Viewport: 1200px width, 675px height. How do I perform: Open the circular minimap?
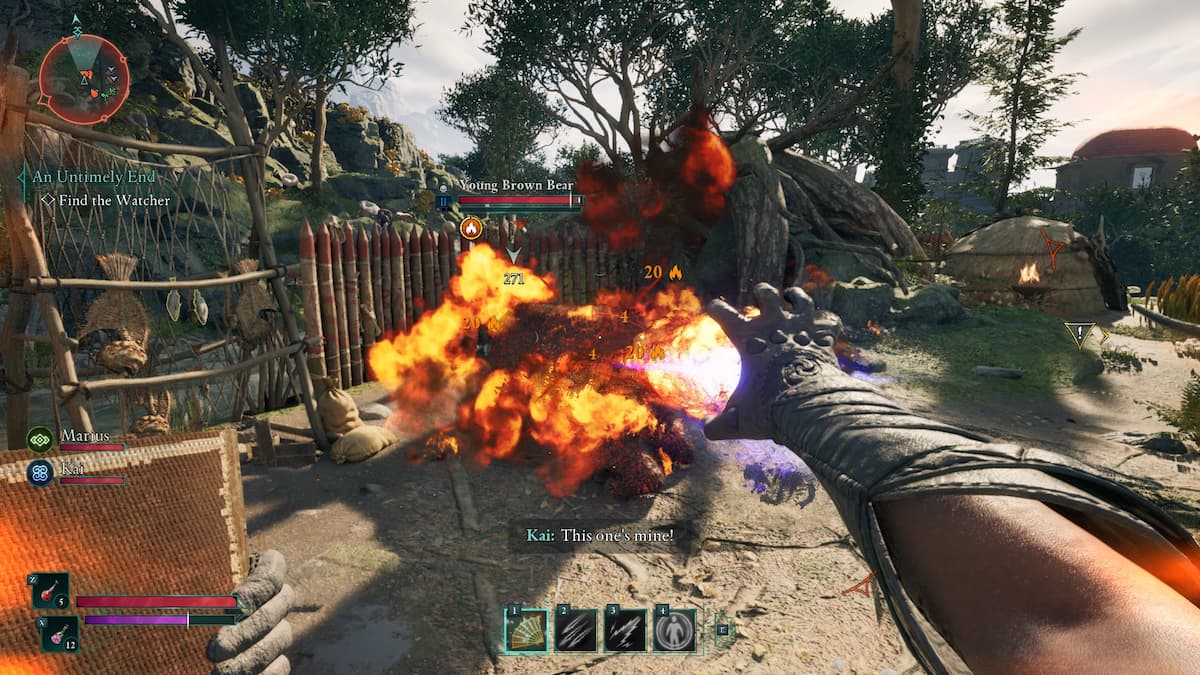[x=84, y=78]
